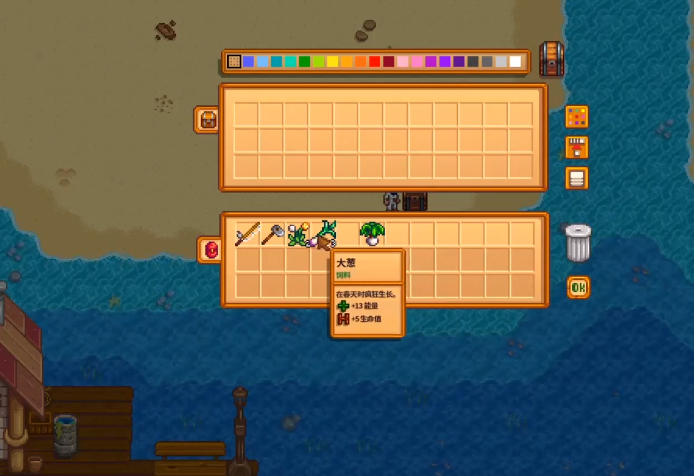Screen dimensions: 694x476
Task: Select the yellow color swatch
Action: (333, 62)
